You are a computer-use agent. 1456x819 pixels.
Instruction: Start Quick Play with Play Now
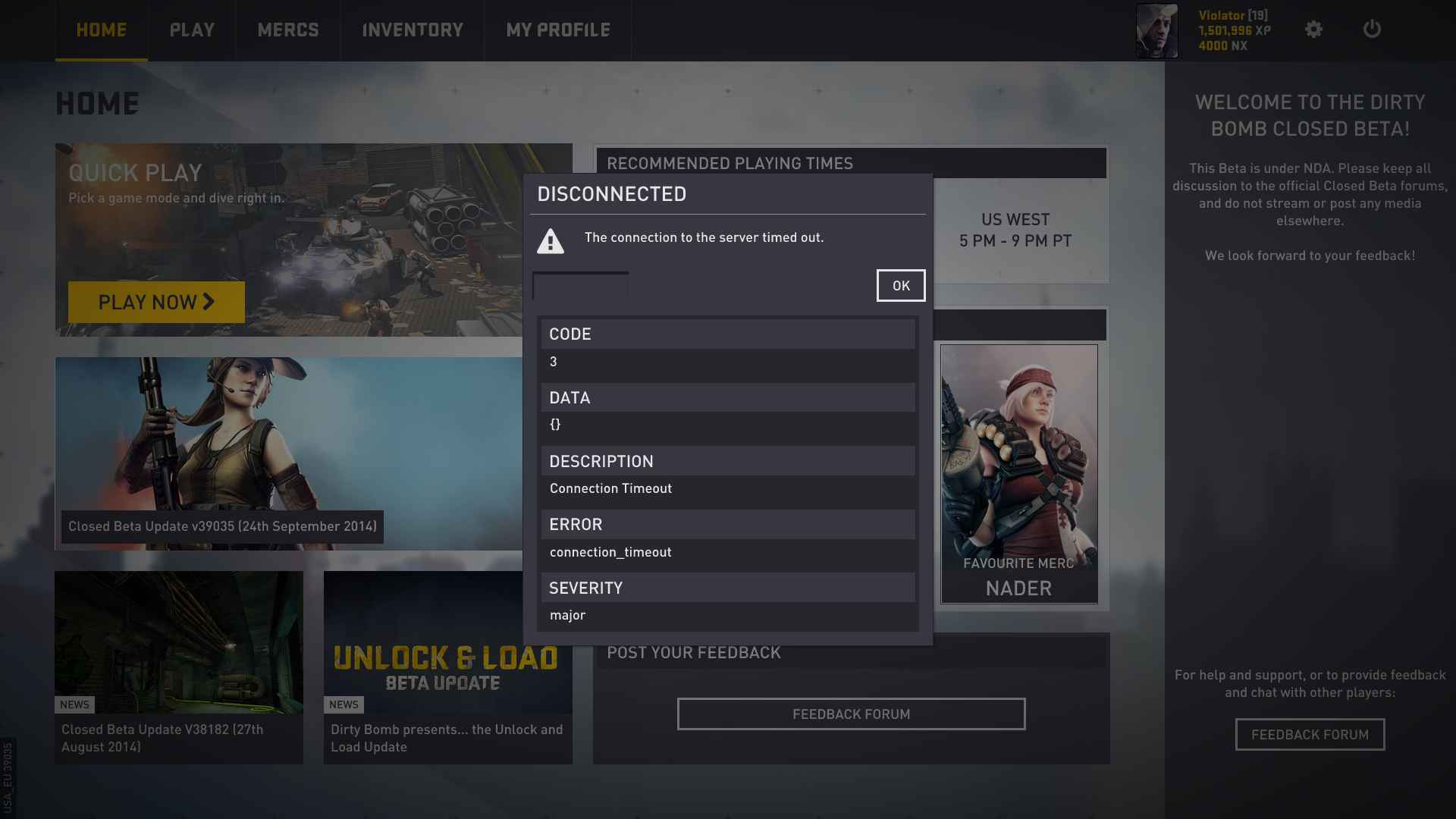tap(156, 303)
